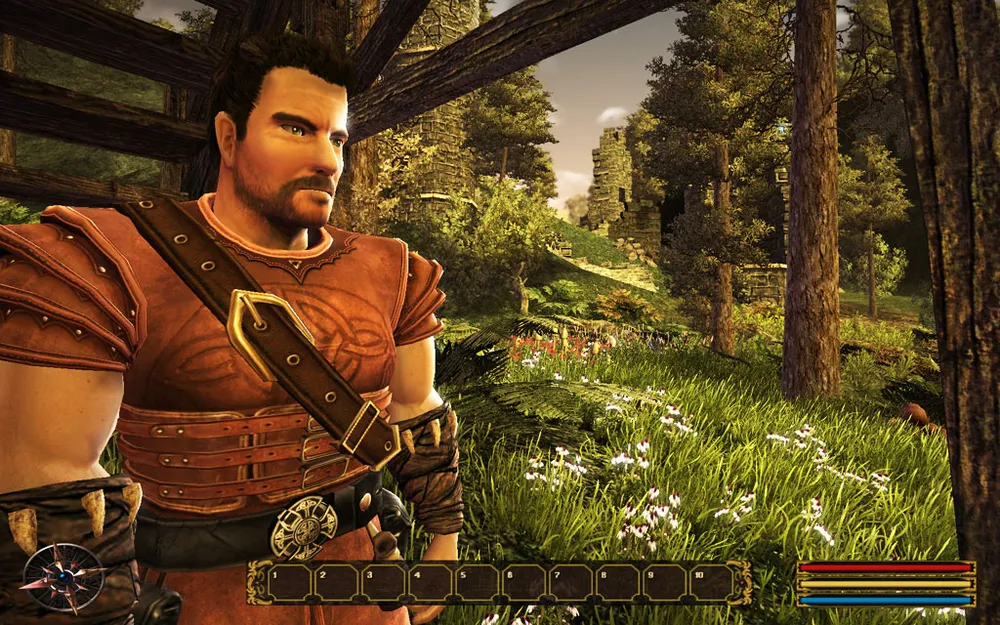
Task: Activate the last quick slot, number 10
Action: [711, 583]
